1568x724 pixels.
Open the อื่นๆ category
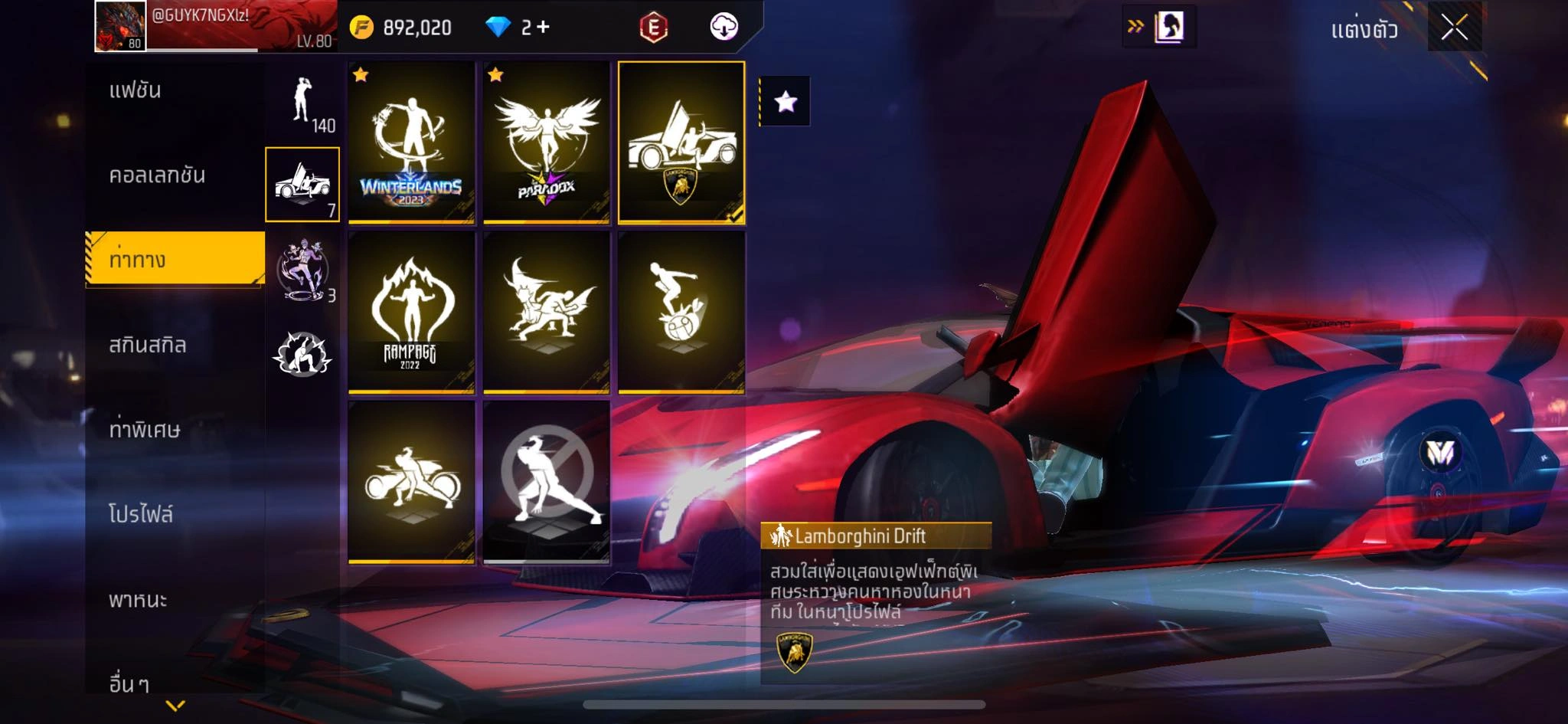coord(129,683)
